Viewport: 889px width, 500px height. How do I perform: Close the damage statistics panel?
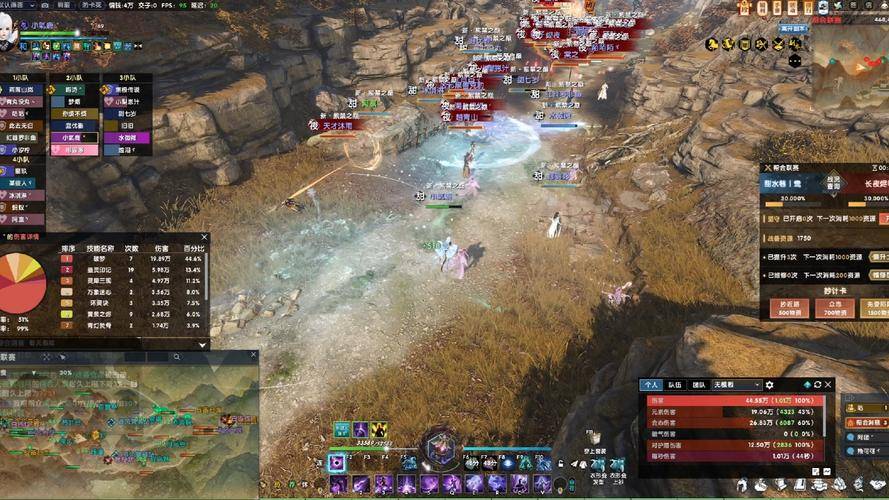tap(828, 384)
